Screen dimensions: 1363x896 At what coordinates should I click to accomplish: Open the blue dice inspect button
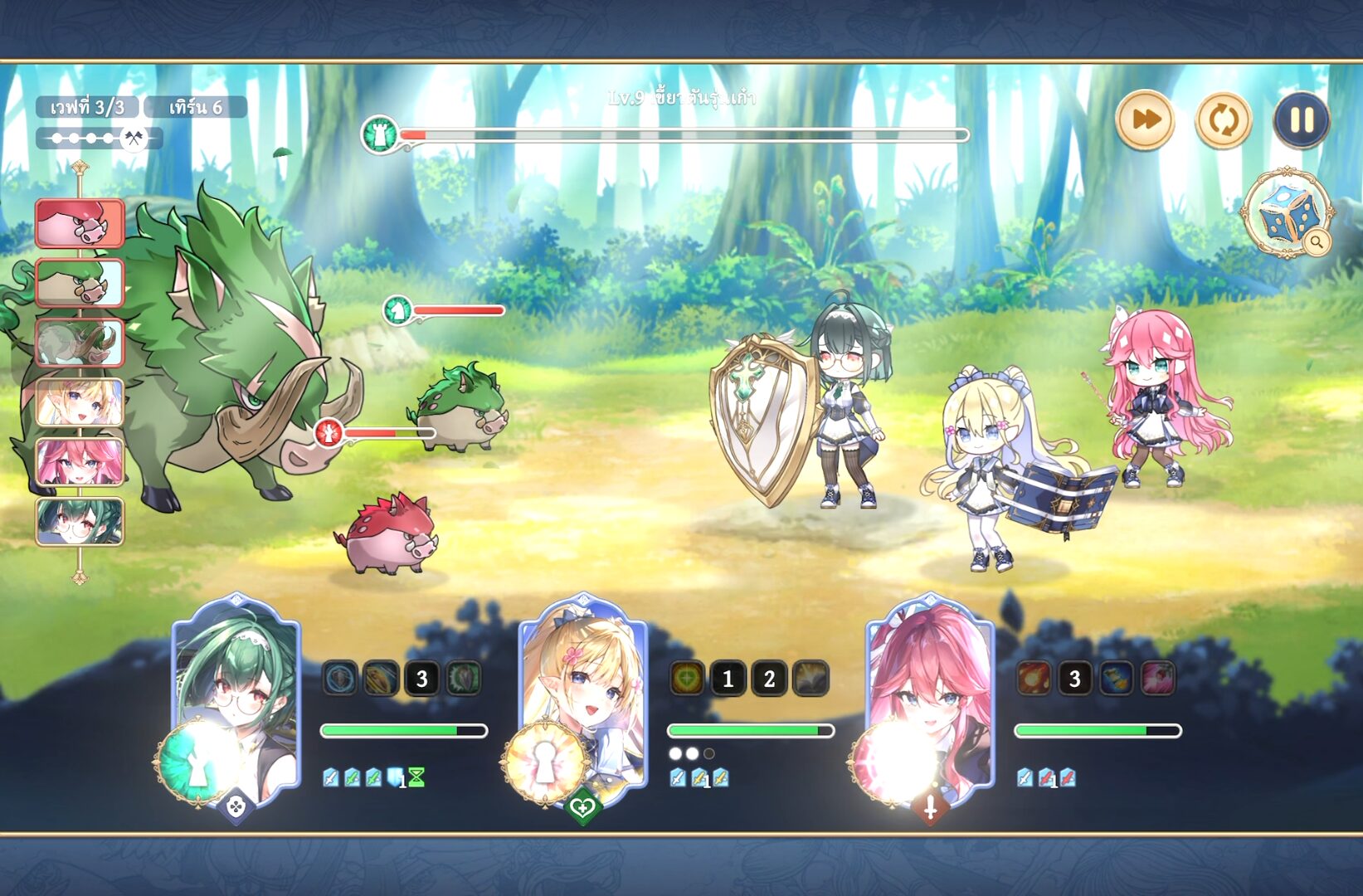(1285, 214)
